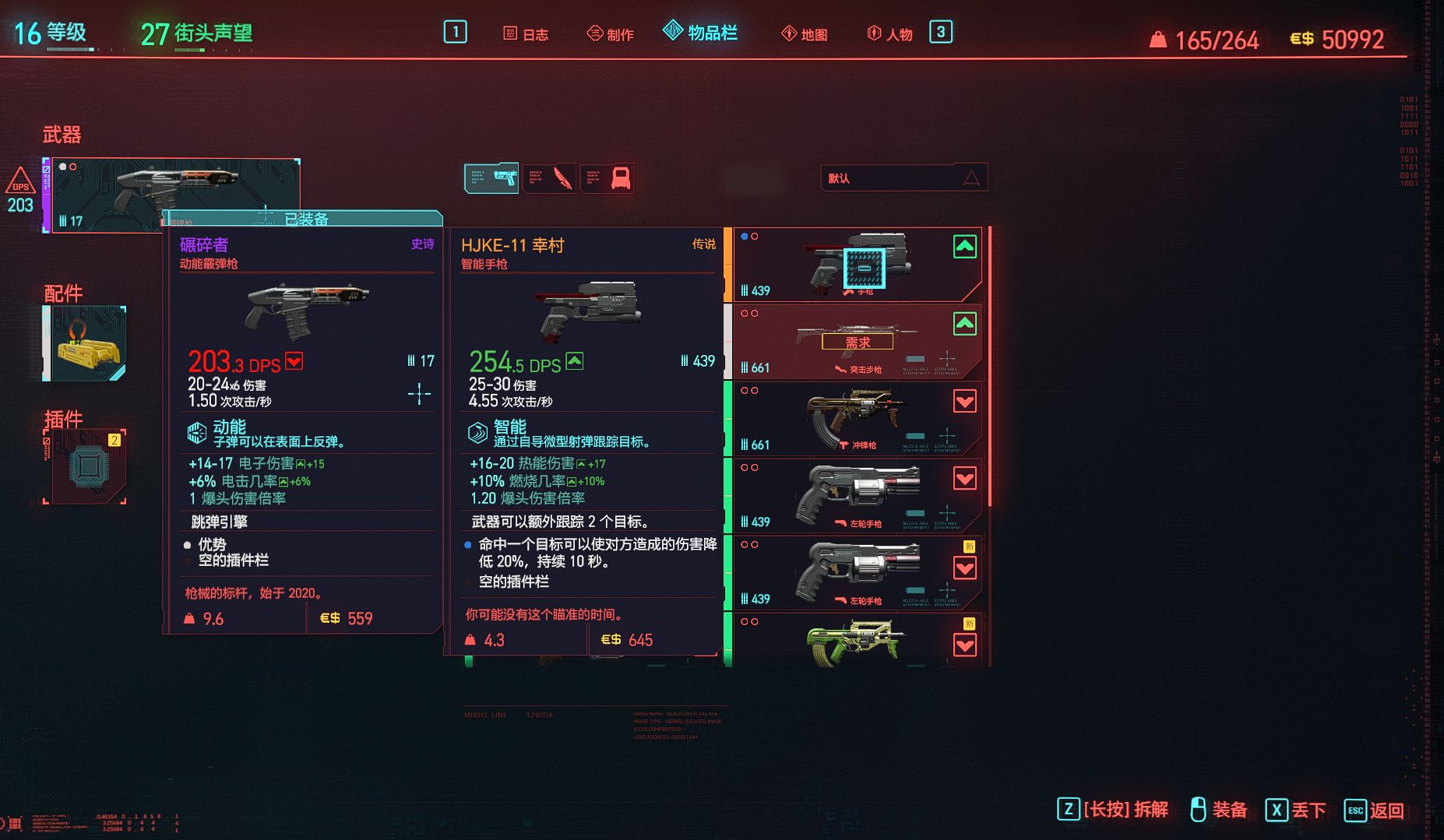Select the pistol icon ranged weapons filter
1444x840 pixels.
pos(491,178)
